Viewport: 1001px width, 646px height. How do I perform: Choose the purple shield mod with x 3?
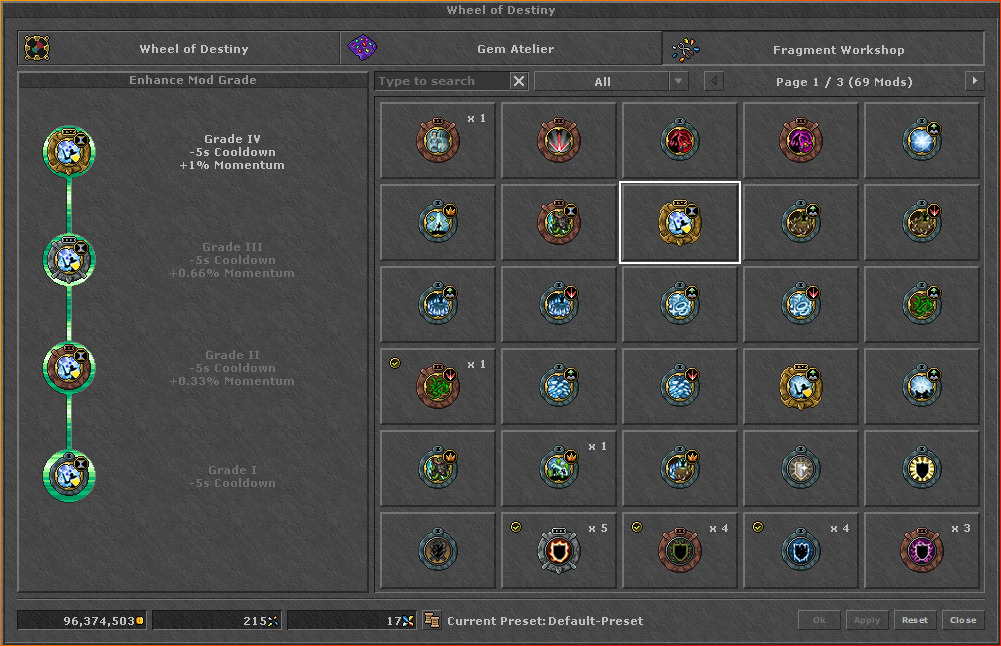pos(921,551)
